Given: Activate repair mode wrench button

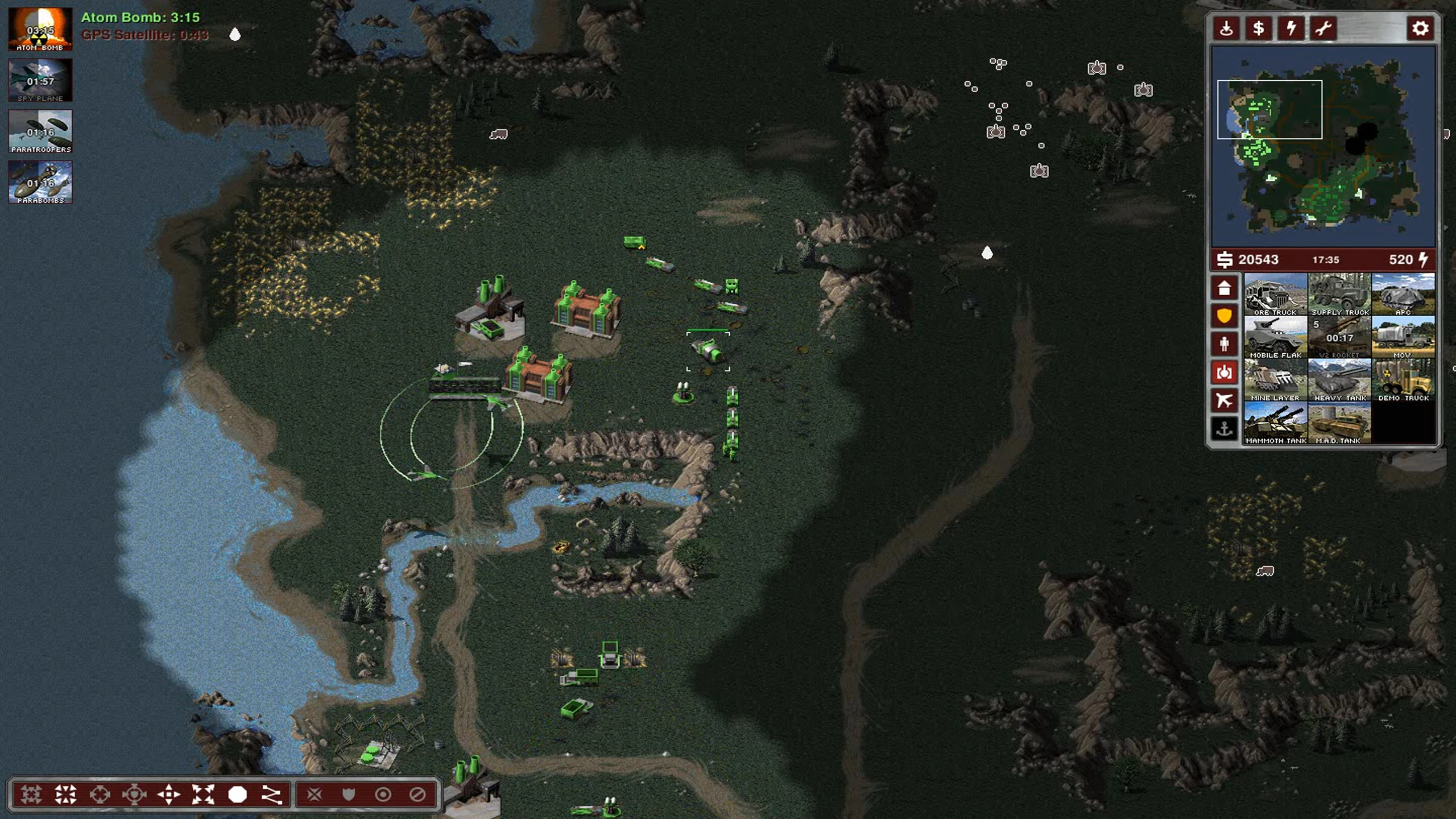Looking at the screenshot, I should tap(1323, 28).
